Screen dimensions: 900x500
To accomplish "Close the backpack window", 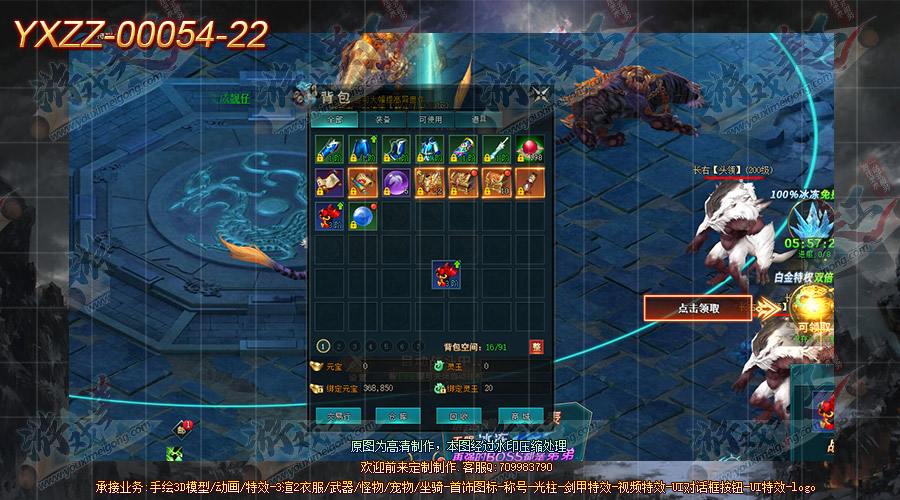I will (x=540, y=95).
